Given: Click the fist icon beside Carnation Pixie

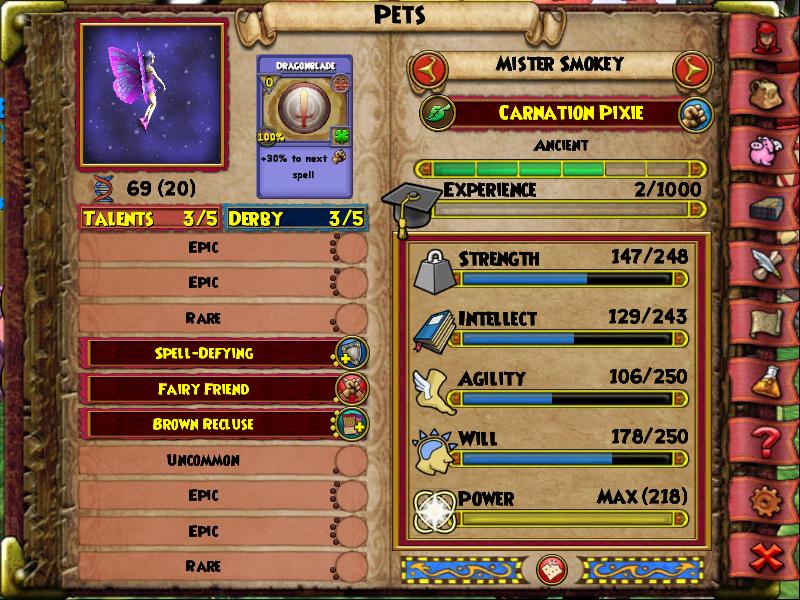Looking at the screenshot, I should (692, 113).
